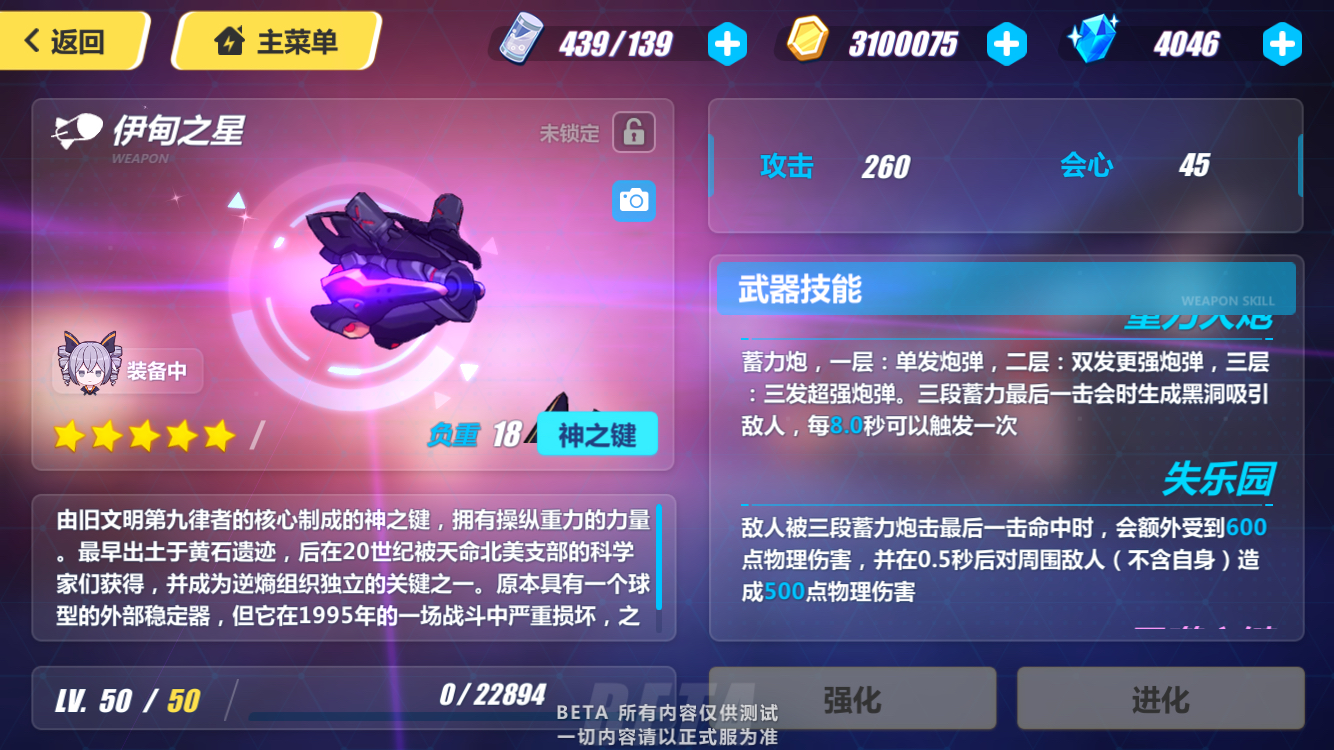Toggle the weapon lock 未锁定 switch
The height and width of the screenshot is (750, 1334).
coord(634,132)
